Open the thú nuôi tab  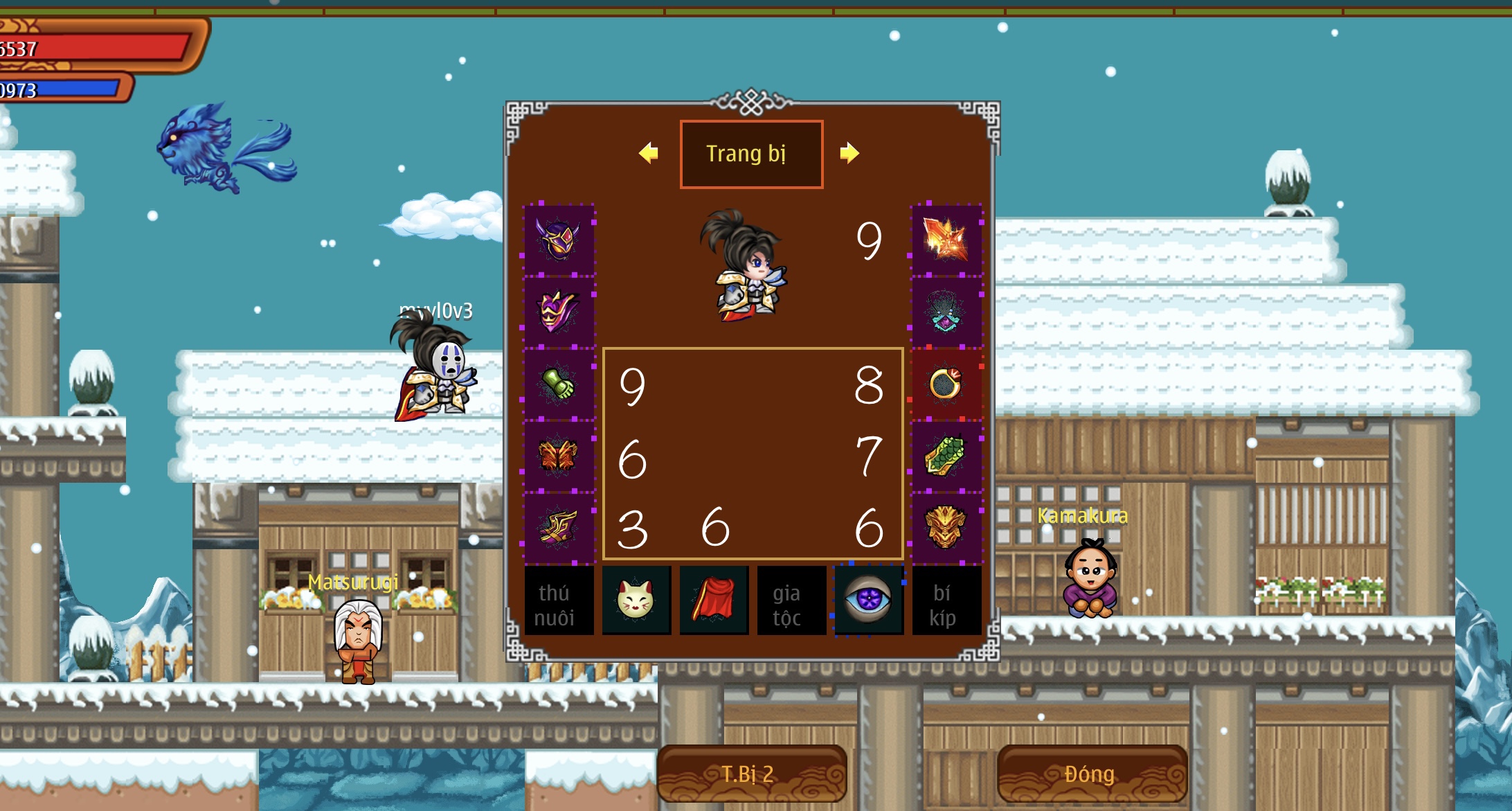[x=558, y=601]
